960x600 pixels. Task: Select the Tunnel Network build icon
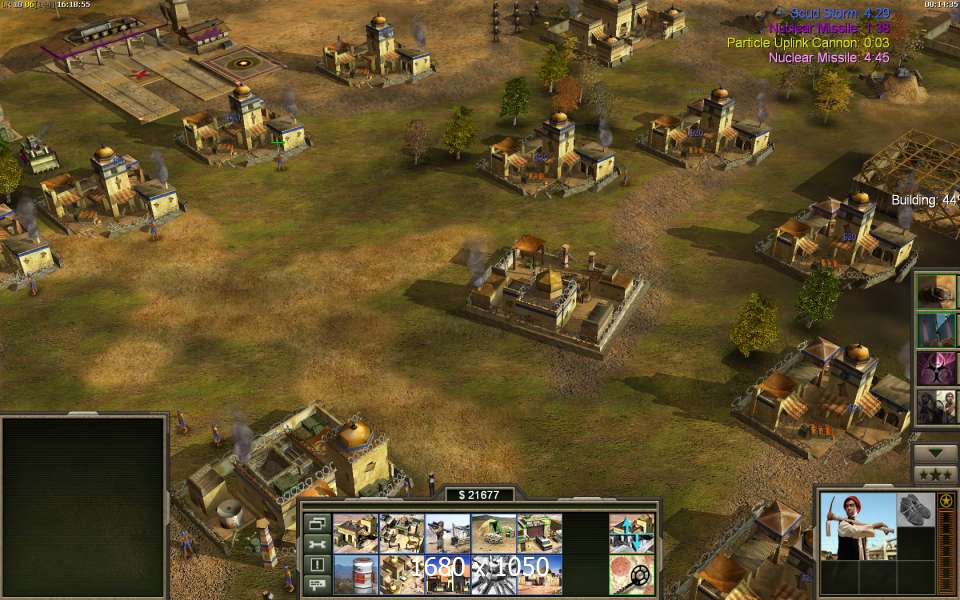493,534
